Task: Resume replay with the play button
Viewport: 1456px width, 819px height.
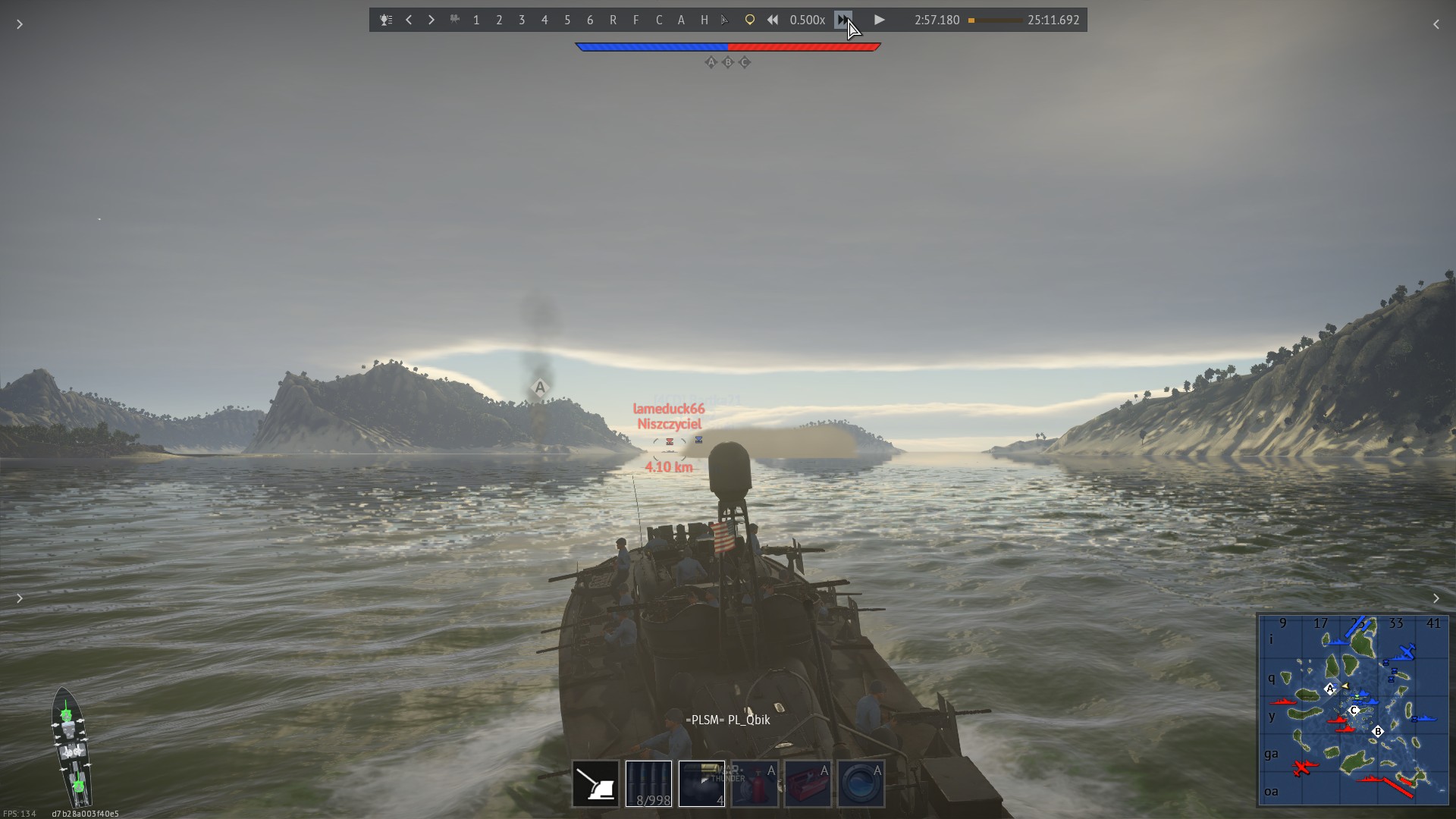Action: click(879, 20)
